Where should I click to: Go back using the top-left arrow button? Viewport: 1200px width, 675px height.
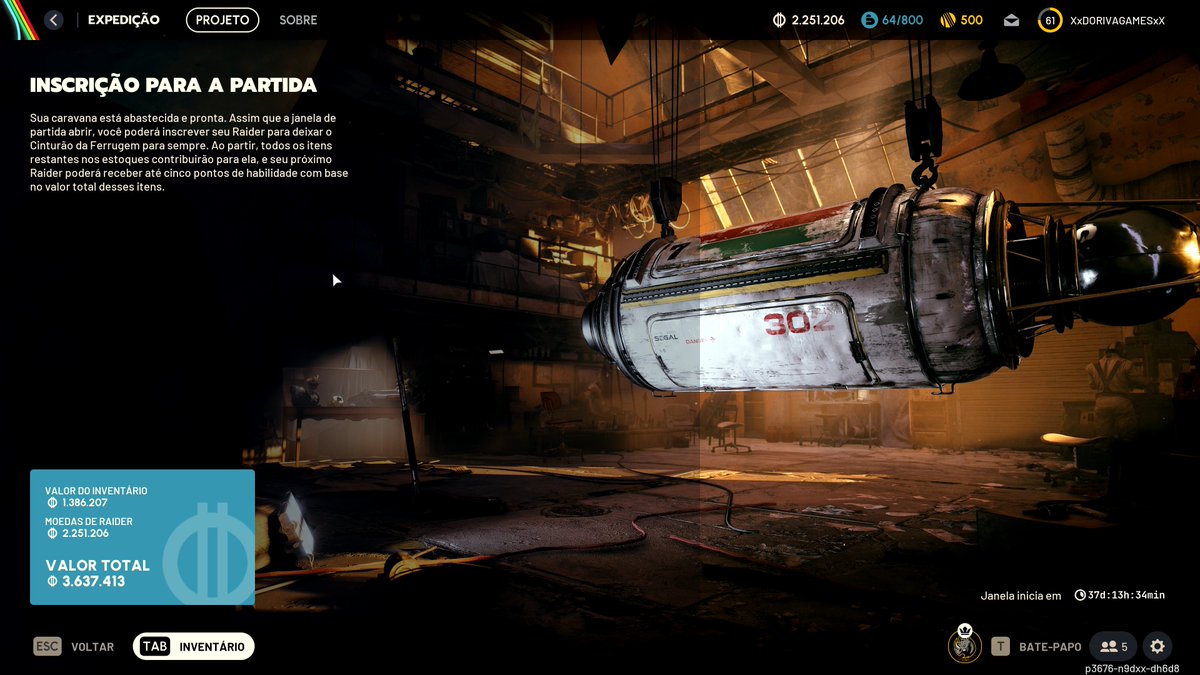[54, 20]
